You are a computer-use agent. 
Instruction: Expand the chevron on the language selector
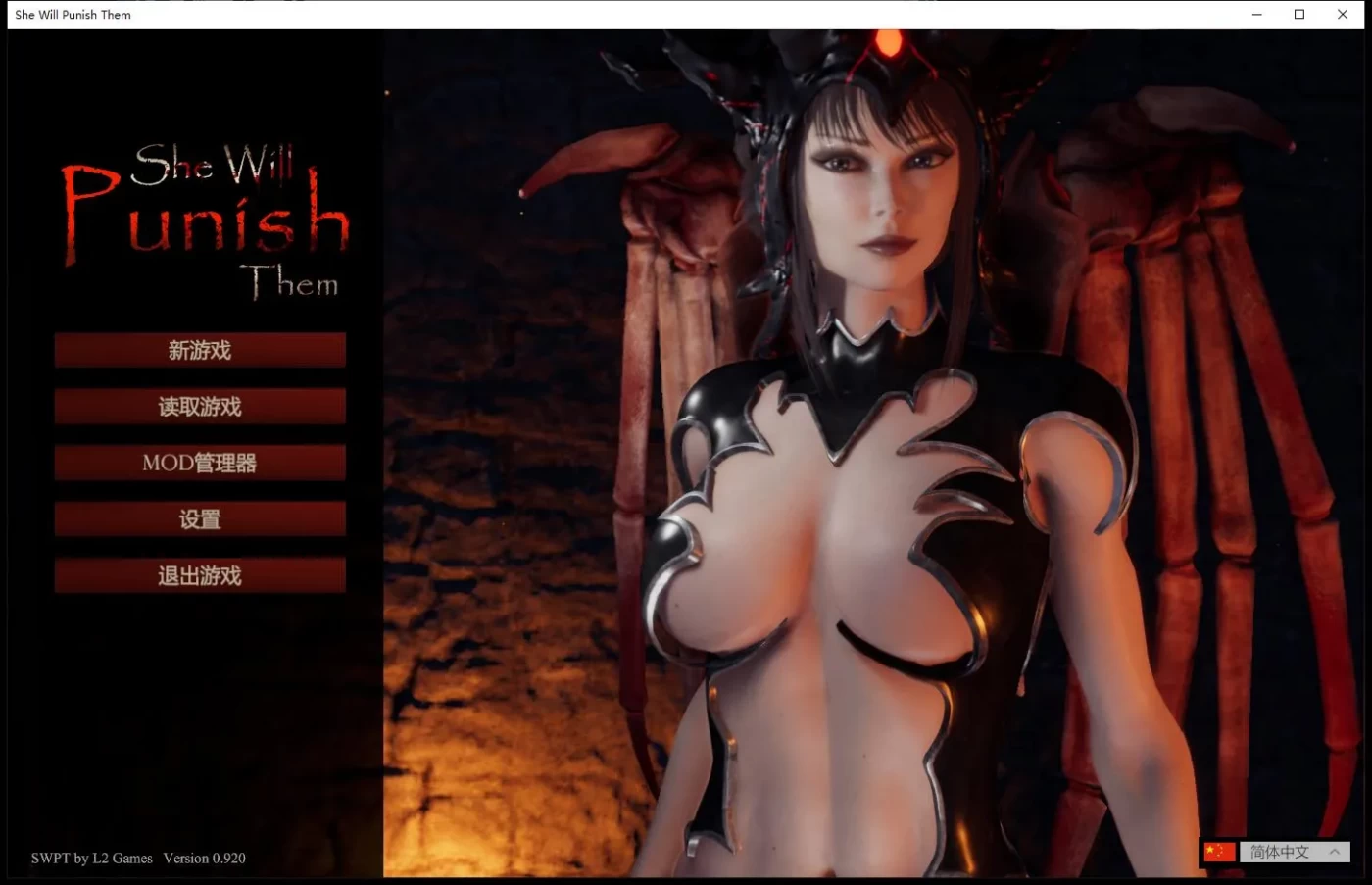[1335, 852]
